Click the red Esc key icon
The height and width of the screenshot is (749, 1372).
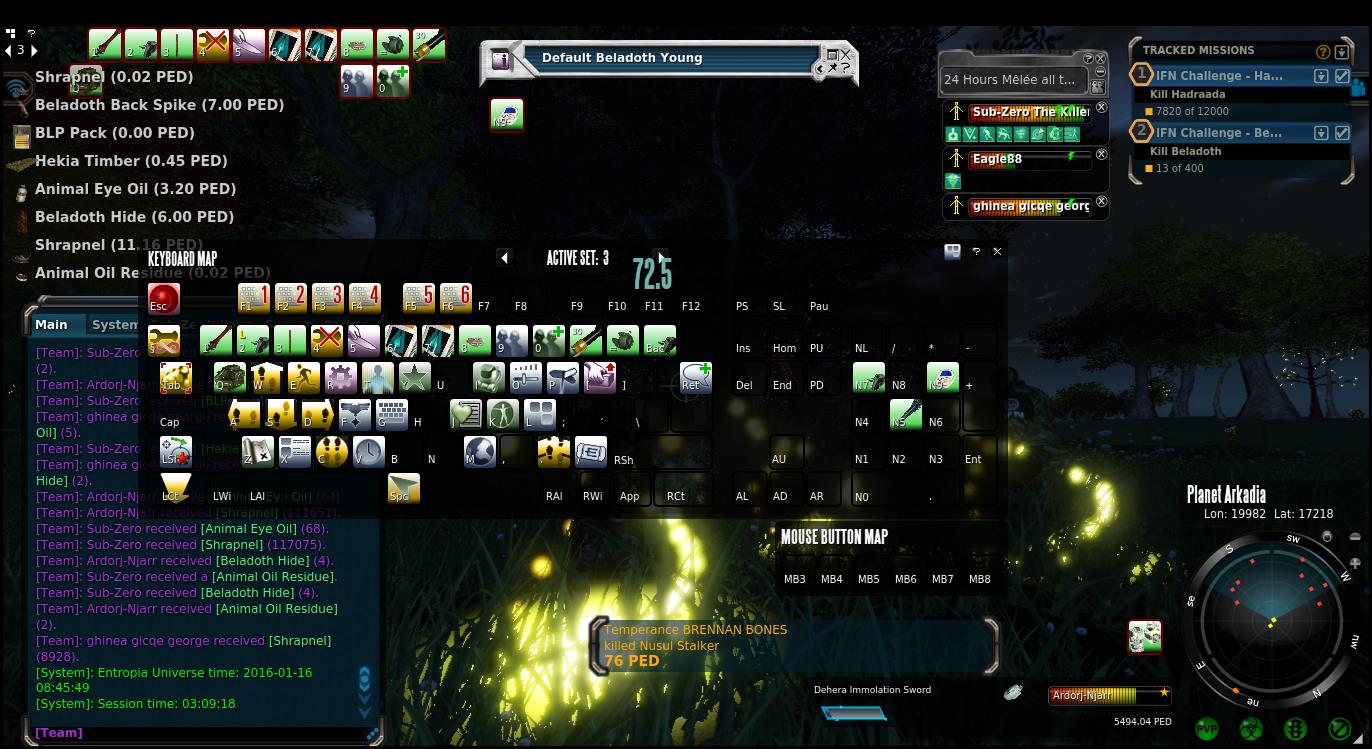163,299
